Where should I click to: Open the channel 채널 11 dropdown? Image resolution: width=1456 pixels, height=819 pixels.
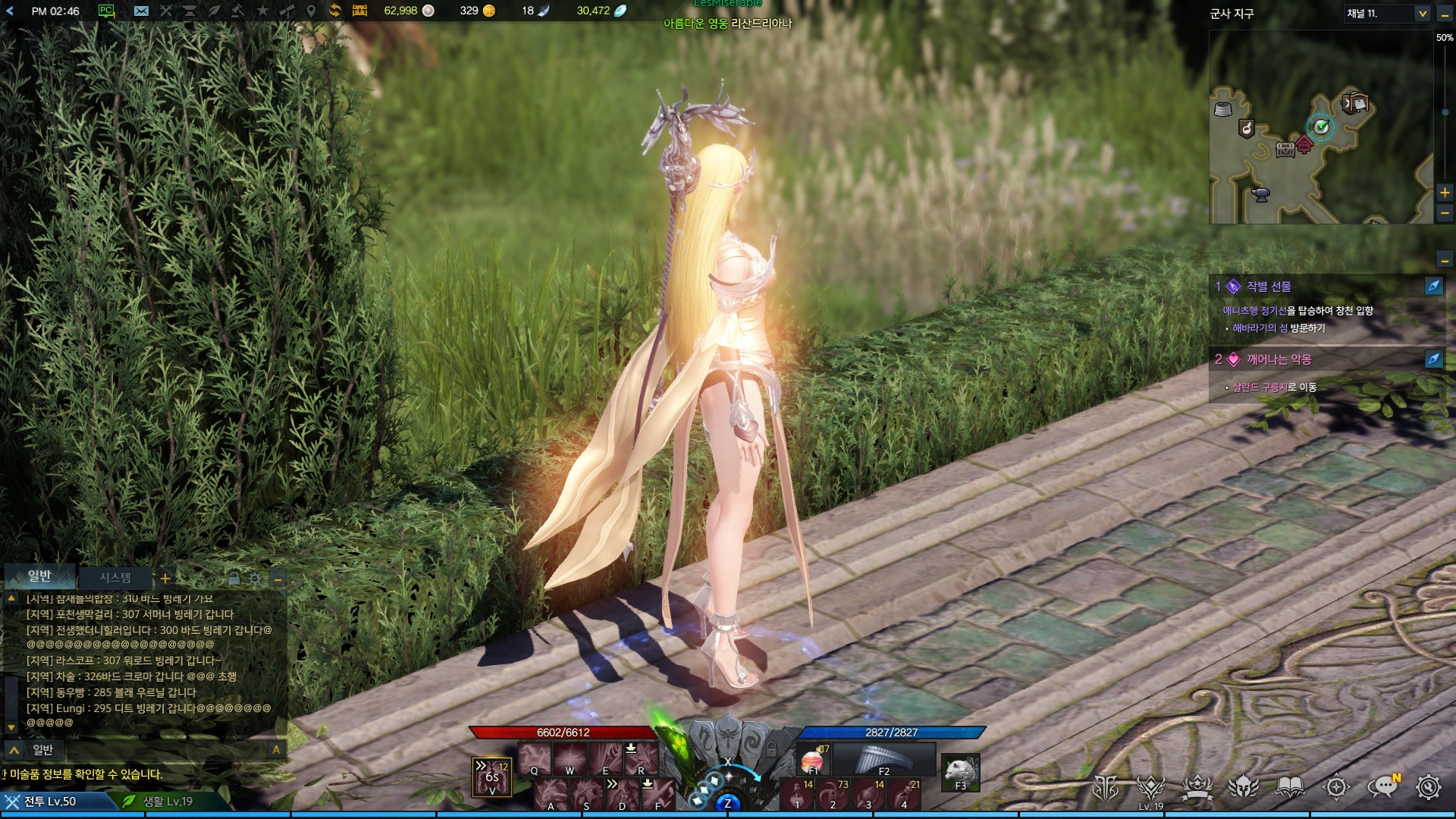point(1422,14)
